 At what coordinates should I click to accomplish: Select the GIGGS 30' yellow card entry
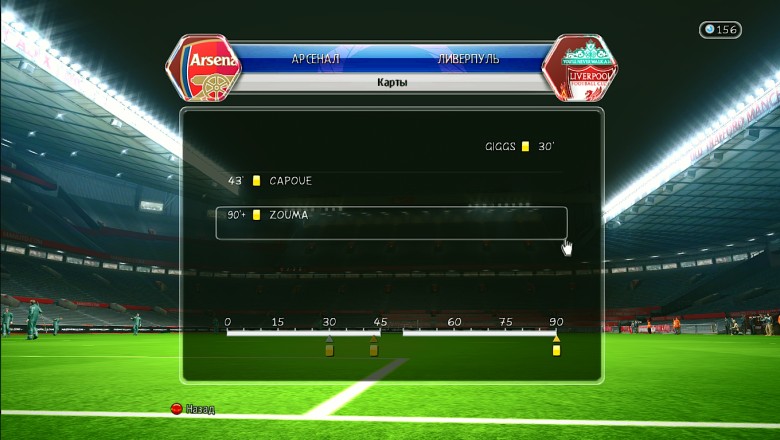[x=518, y=146]
